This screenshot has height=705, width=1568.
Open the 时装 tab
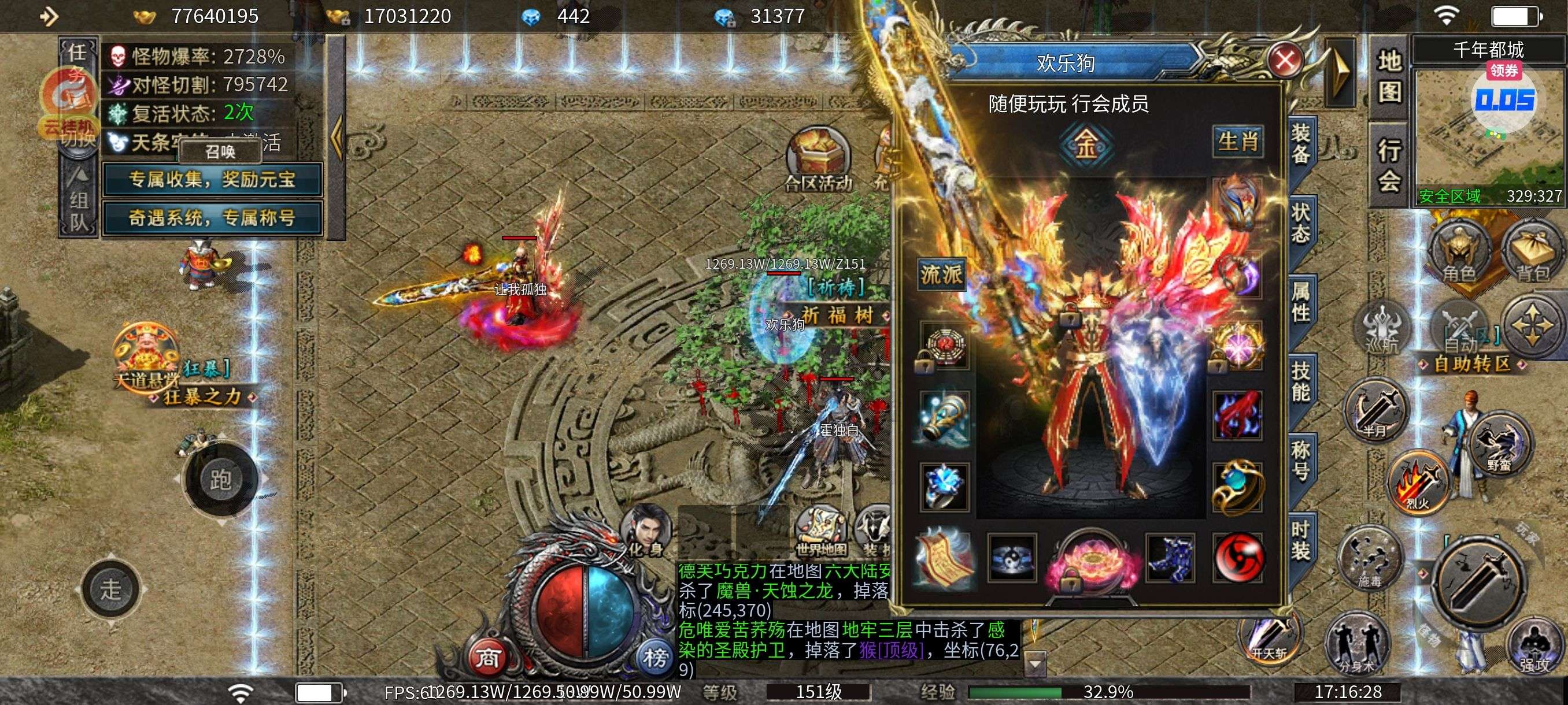click(1300, 540)
